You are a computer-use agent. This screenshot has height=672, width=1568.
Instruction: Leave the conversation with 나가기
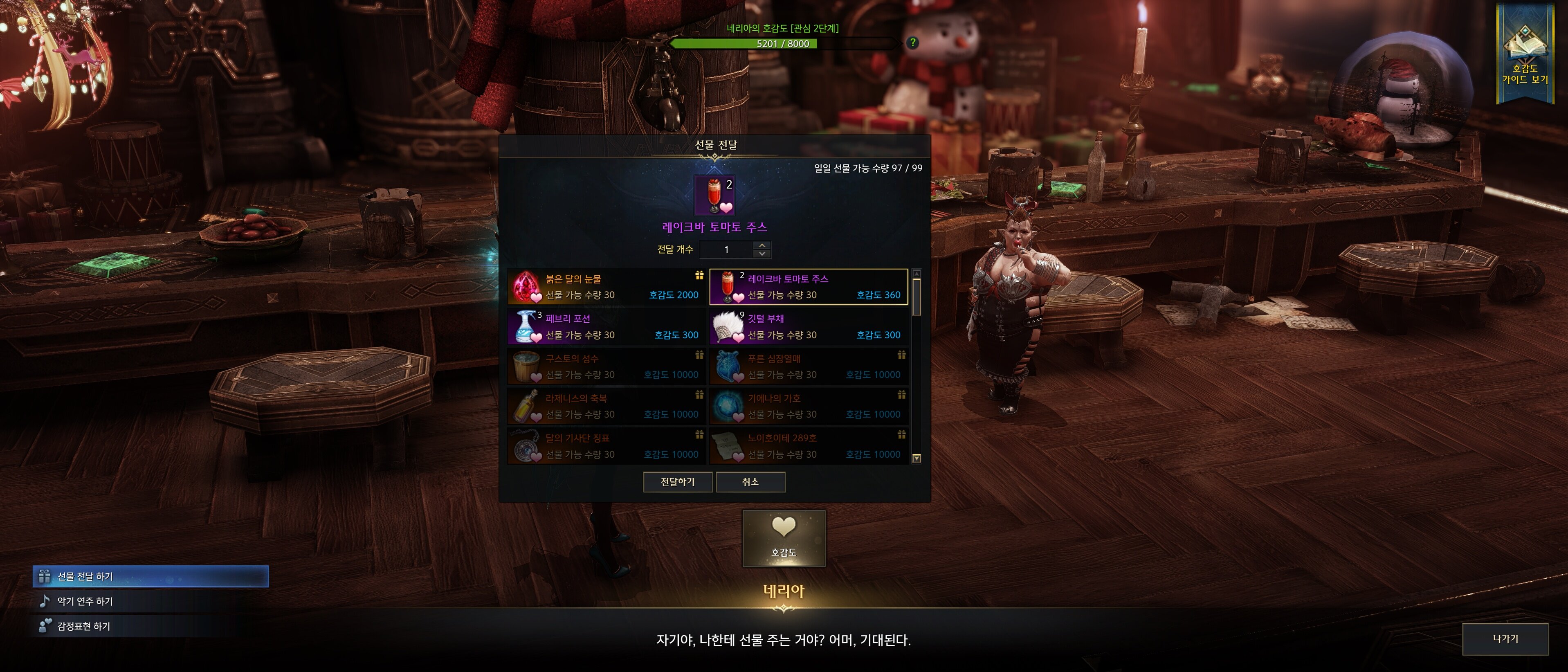(x=1505, y=639)
